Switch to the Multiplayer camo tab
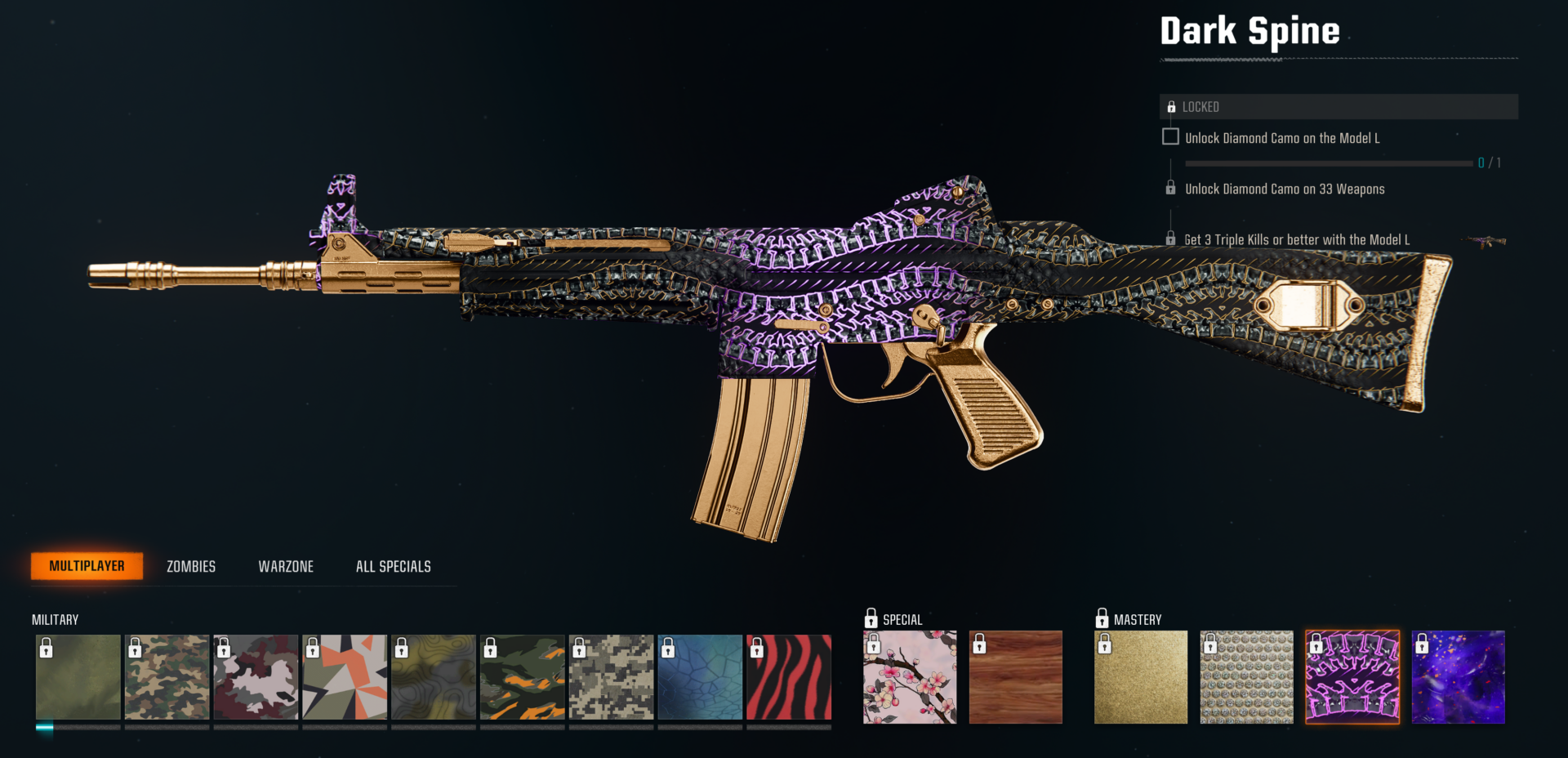 click(87, 566)
